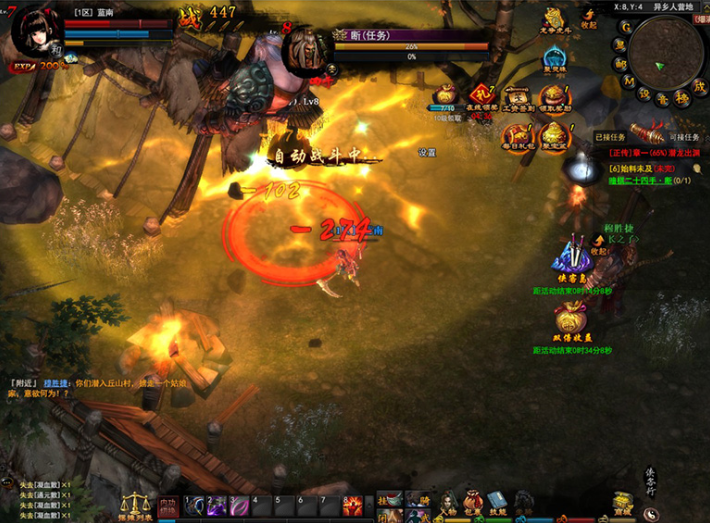The image size is (710, 523).
Task: Switch to the 已接任务 accepted quests tab
Action: pos(609,137)
